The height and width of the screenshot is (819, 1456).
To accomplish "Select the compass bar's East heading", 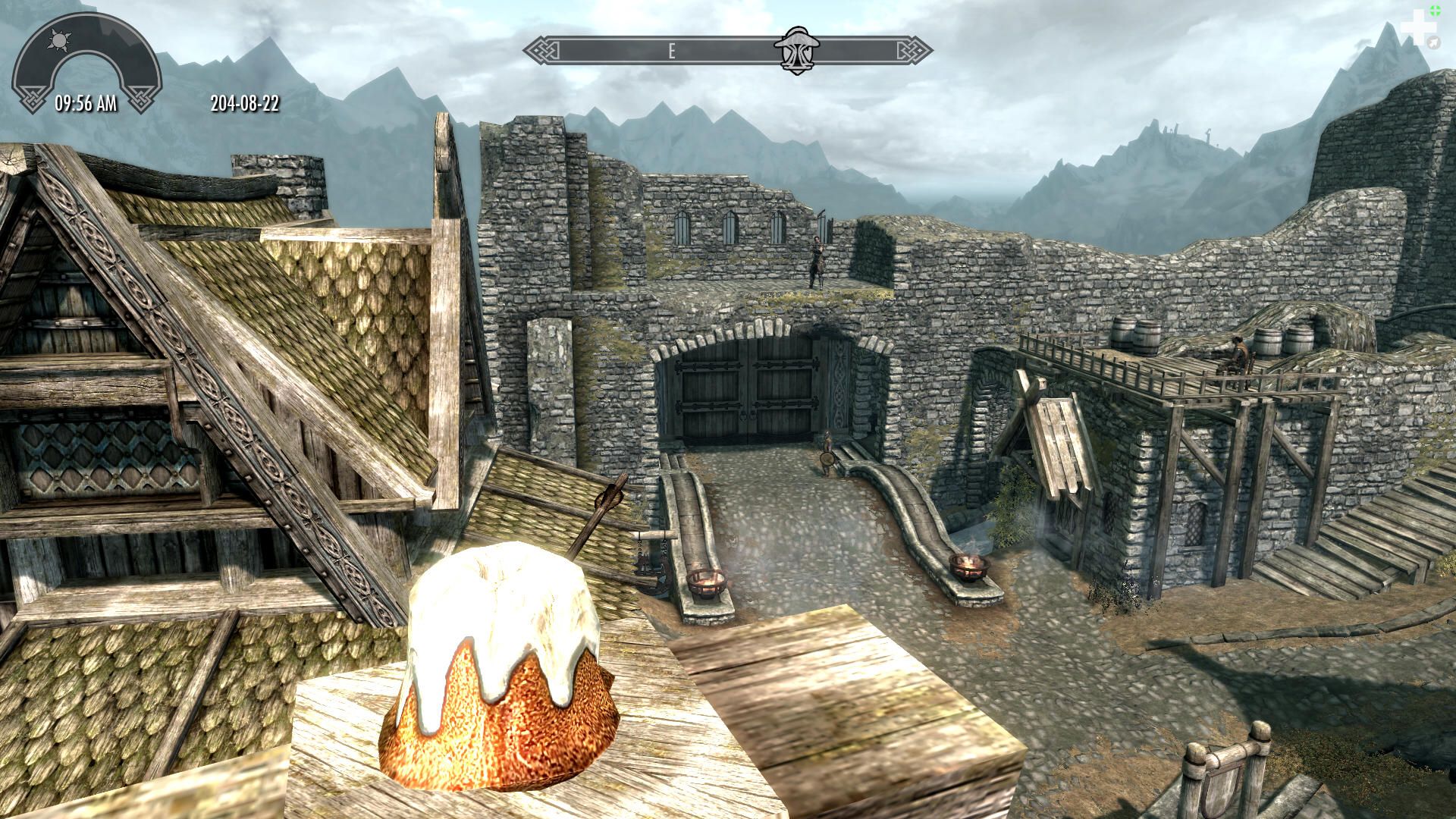I will click(x=671, y=52).
